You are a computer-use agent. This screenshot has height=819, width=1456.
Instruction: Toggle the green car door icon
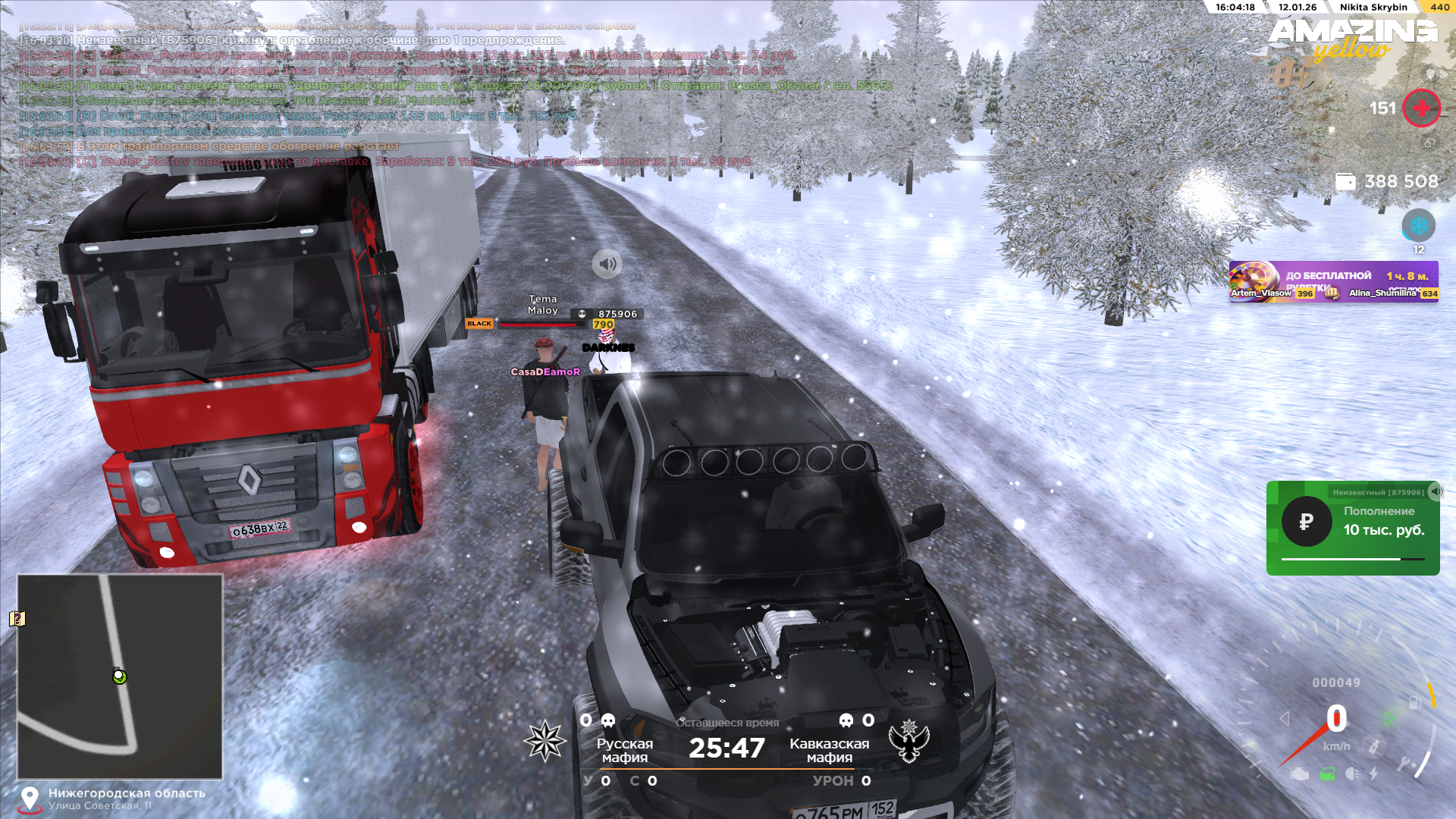[1326, 774]
